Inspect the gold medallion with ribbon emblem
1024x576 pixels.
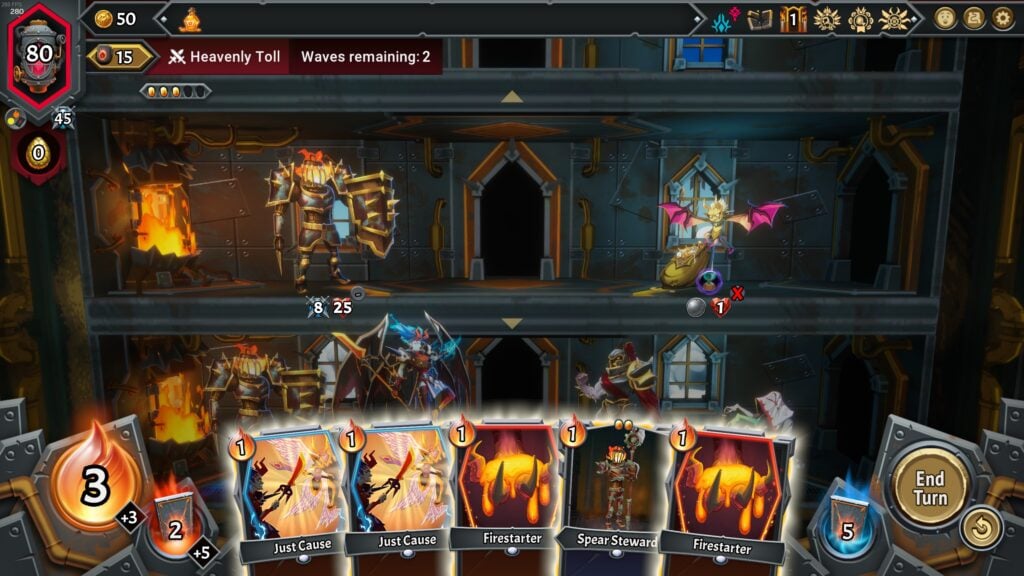[860, 19]
